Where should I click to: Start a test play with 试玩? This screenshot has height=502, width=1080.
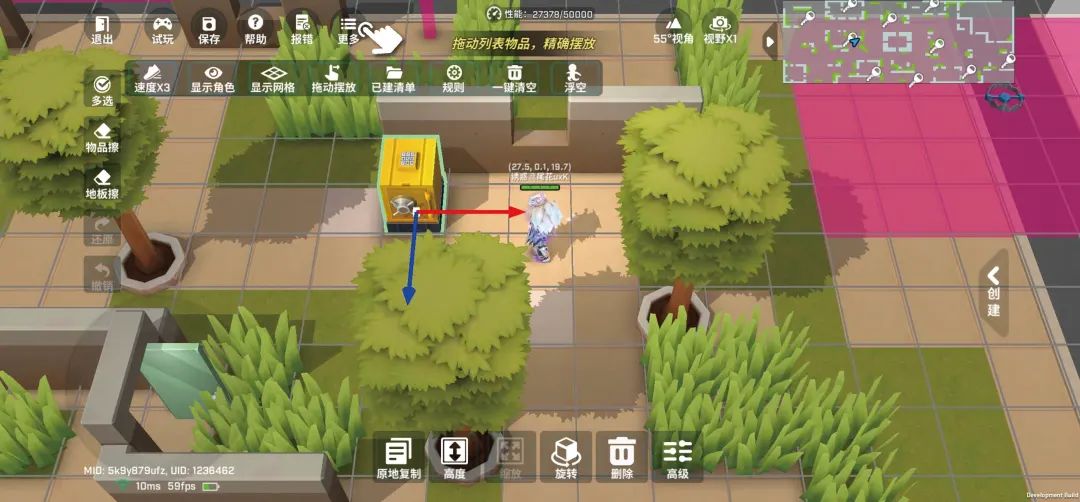(x=162, y=28)
